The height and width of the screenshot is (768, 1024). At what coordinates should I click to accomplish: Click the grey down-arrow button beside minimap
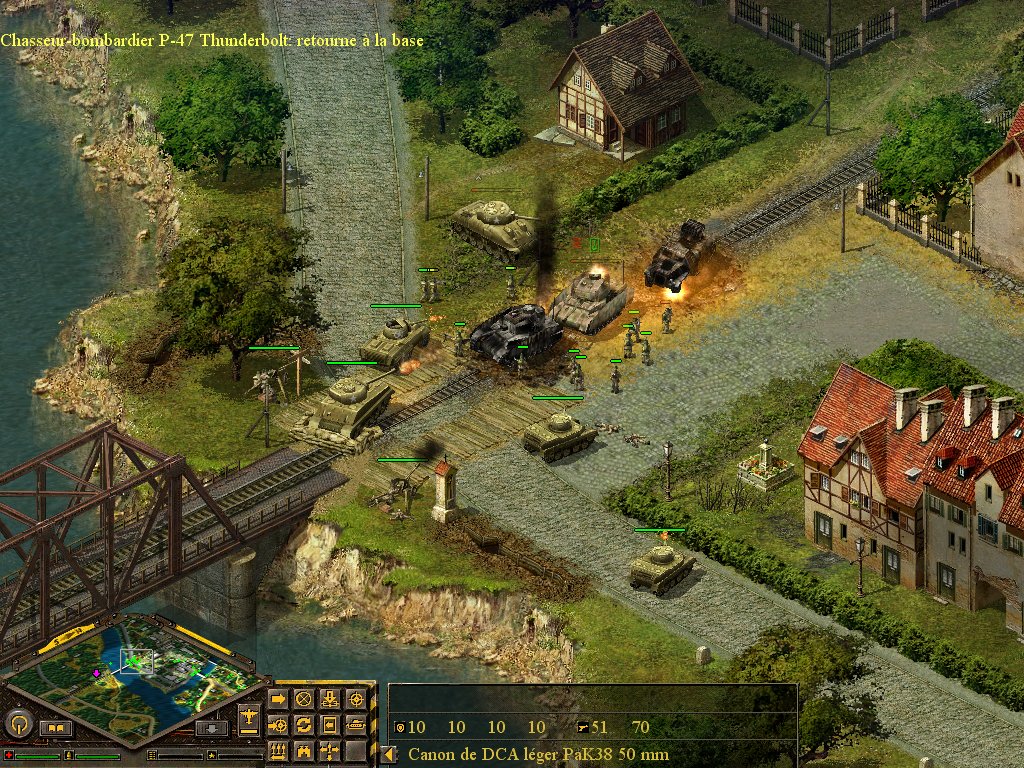click(210, 728)
